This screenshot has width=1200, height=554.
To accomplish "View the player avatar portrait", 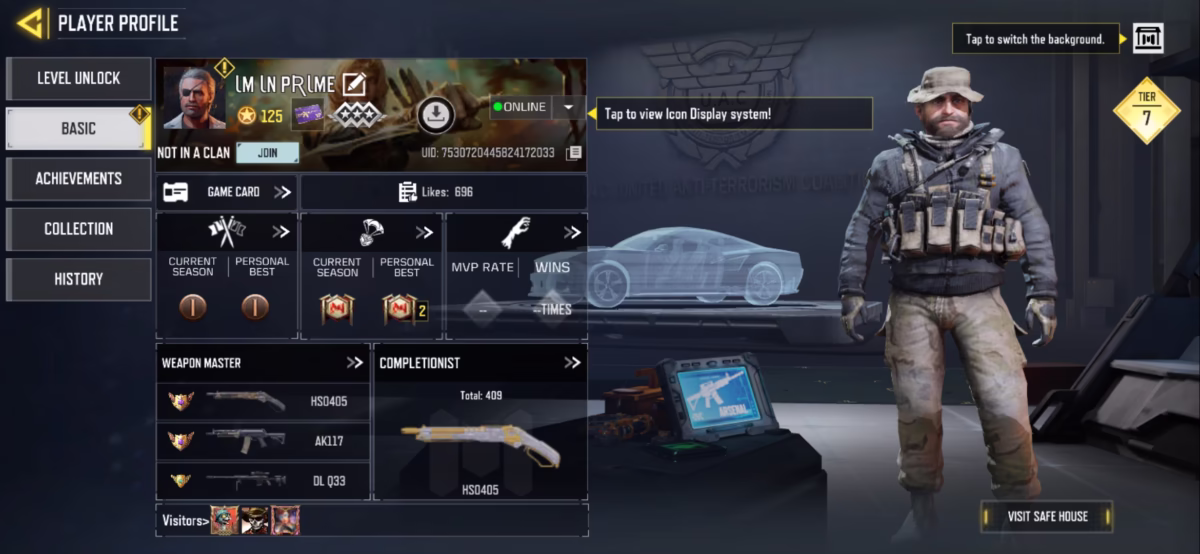I will (194, 99).
